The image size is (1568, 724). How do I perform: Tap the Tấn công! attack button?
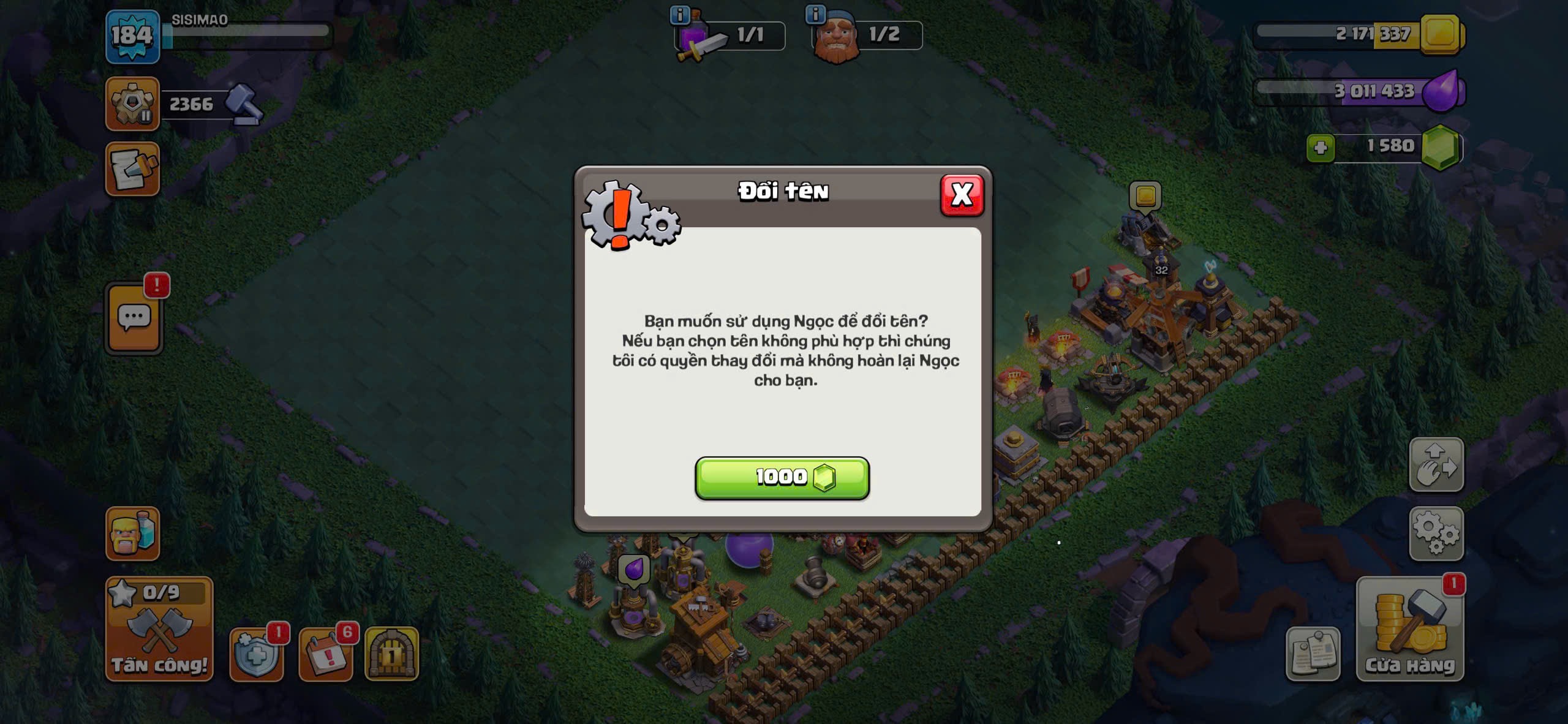click(159, 629)
